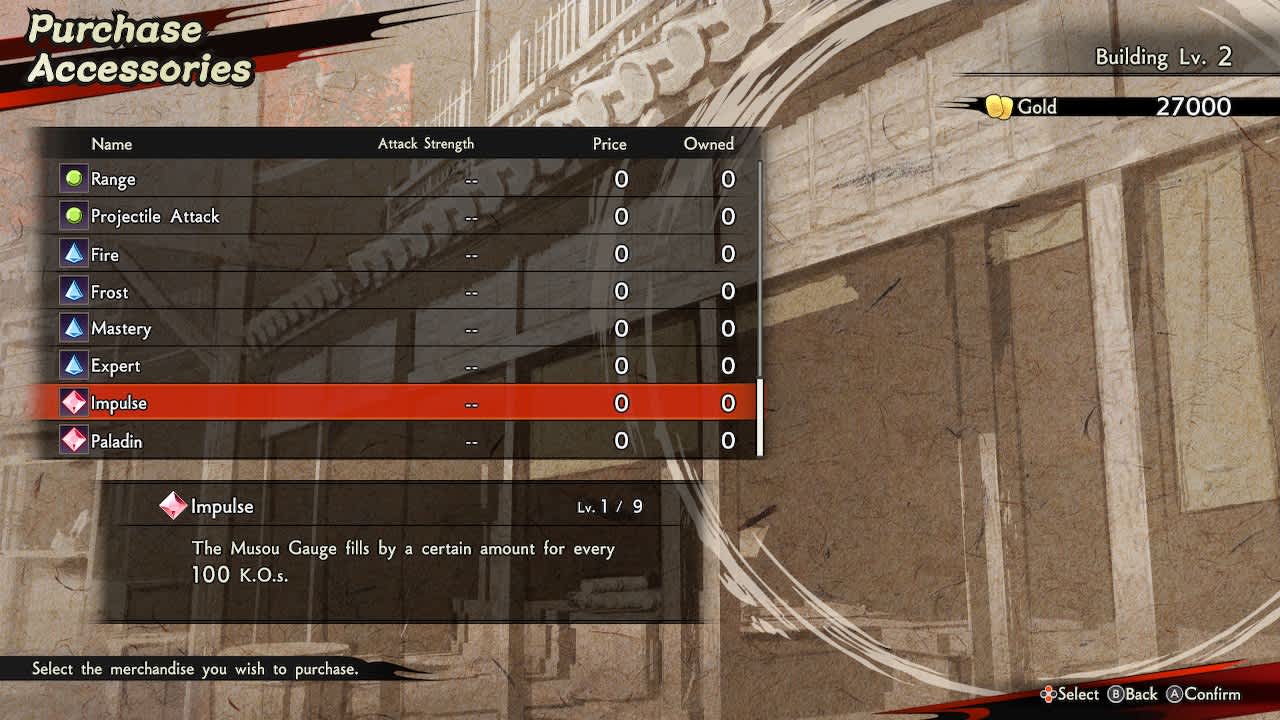
Task: Select the Paladin accessory row
Action: point(400,441)
